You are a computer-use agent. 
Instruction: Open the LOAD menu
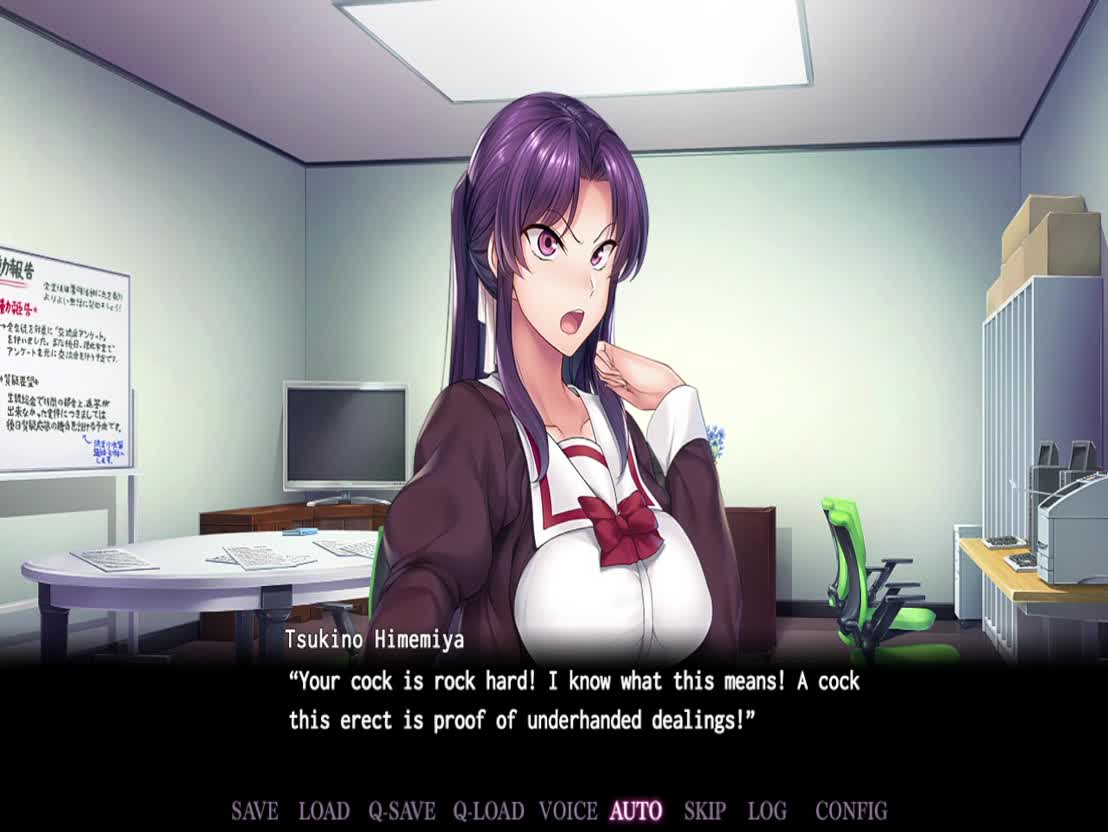tap(324, 811)
